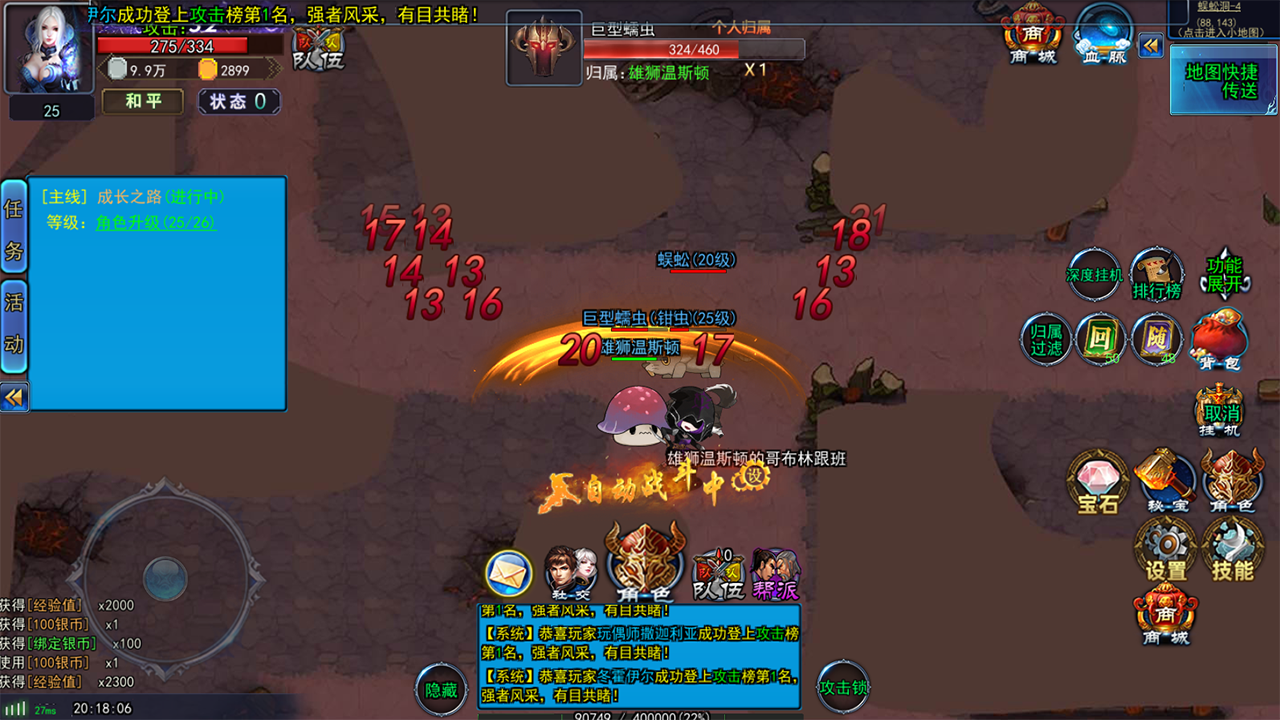Open the 技能 skills menu
1280x720 pixels.
point(1231,550)
